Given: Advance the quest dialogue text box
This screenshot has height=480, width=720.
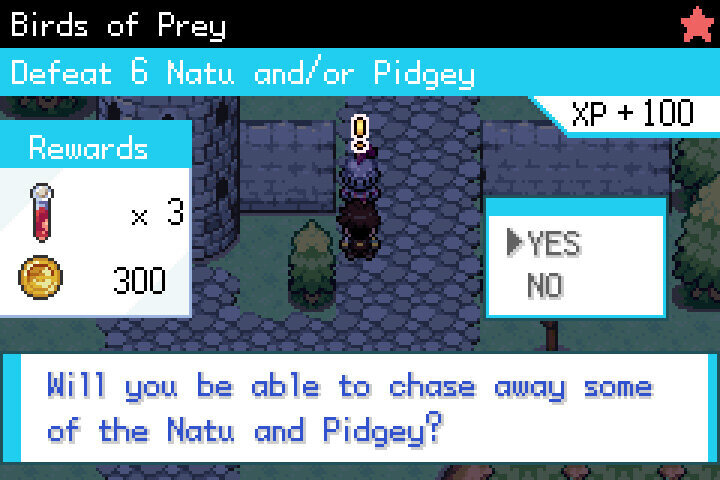Looking at the screenshot, I should (360, 407).
